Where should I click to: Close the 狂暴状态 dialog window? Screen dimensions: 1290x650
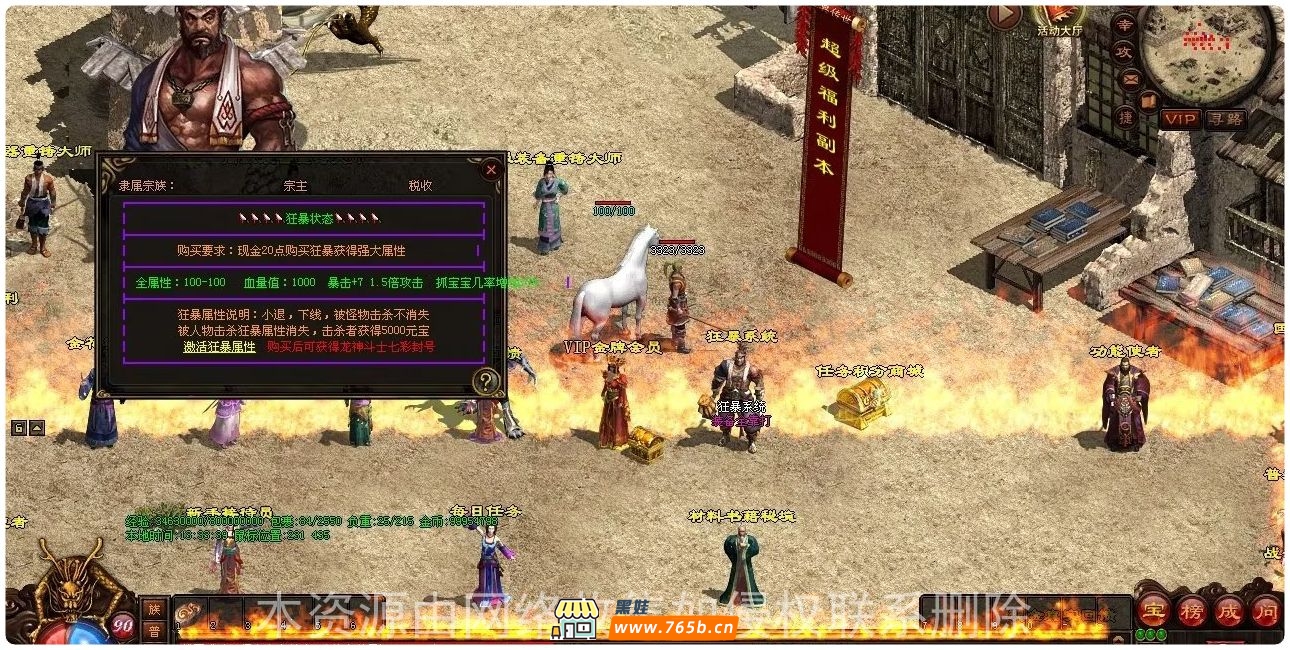coord(490,170)
